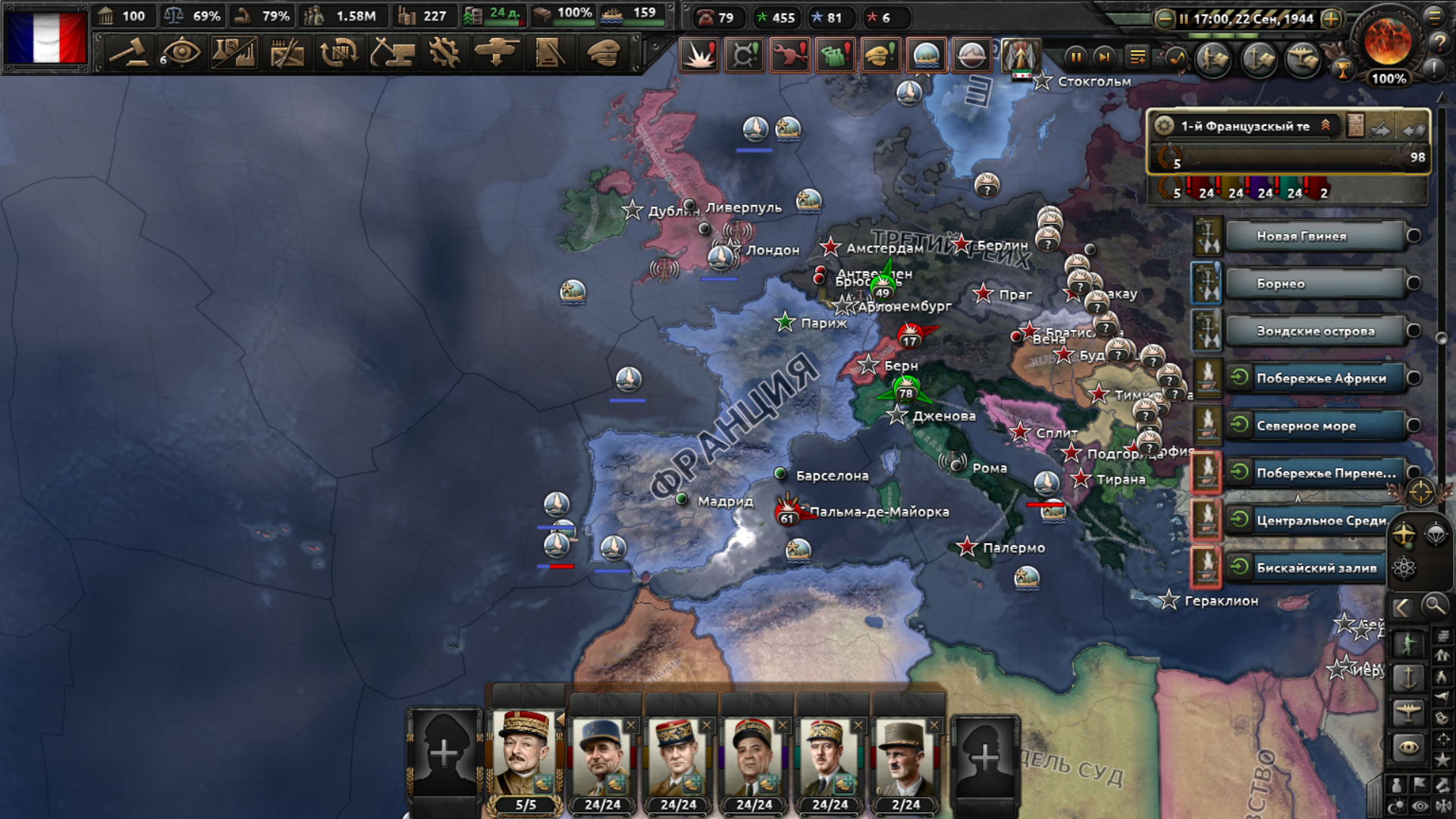Select the field marshal portrait labeled 5/5
1456x819 pixels.
(525, 758)
